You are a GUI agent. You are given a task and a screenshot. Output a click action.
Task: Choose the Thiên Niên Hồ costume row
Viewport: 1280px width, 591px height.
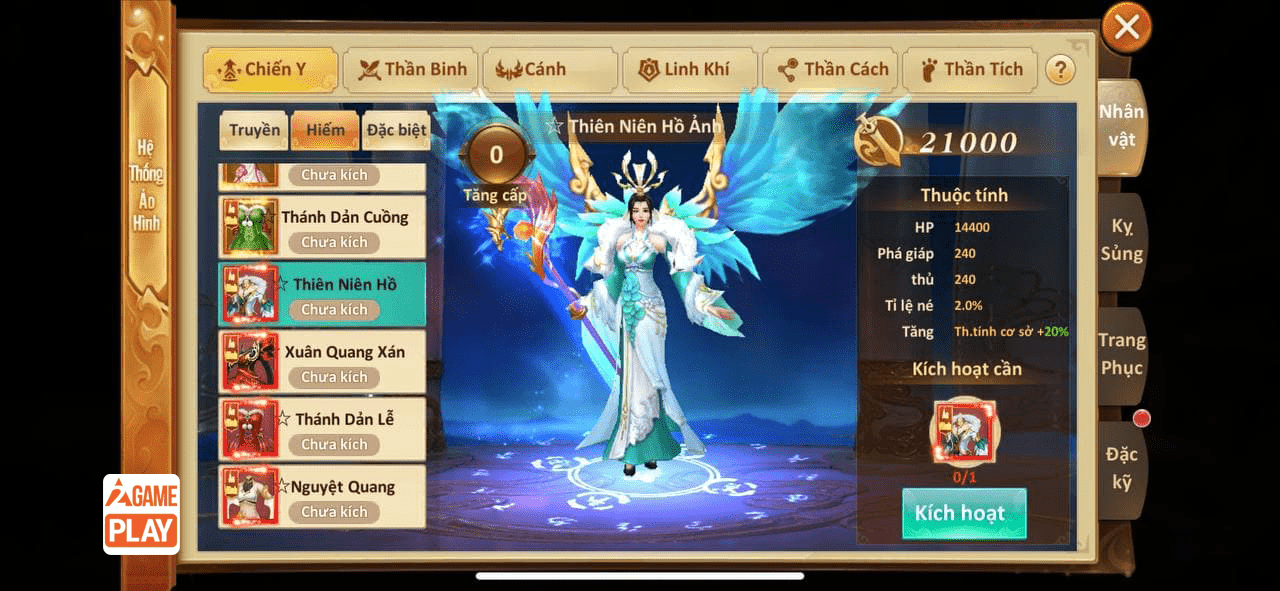322,294
